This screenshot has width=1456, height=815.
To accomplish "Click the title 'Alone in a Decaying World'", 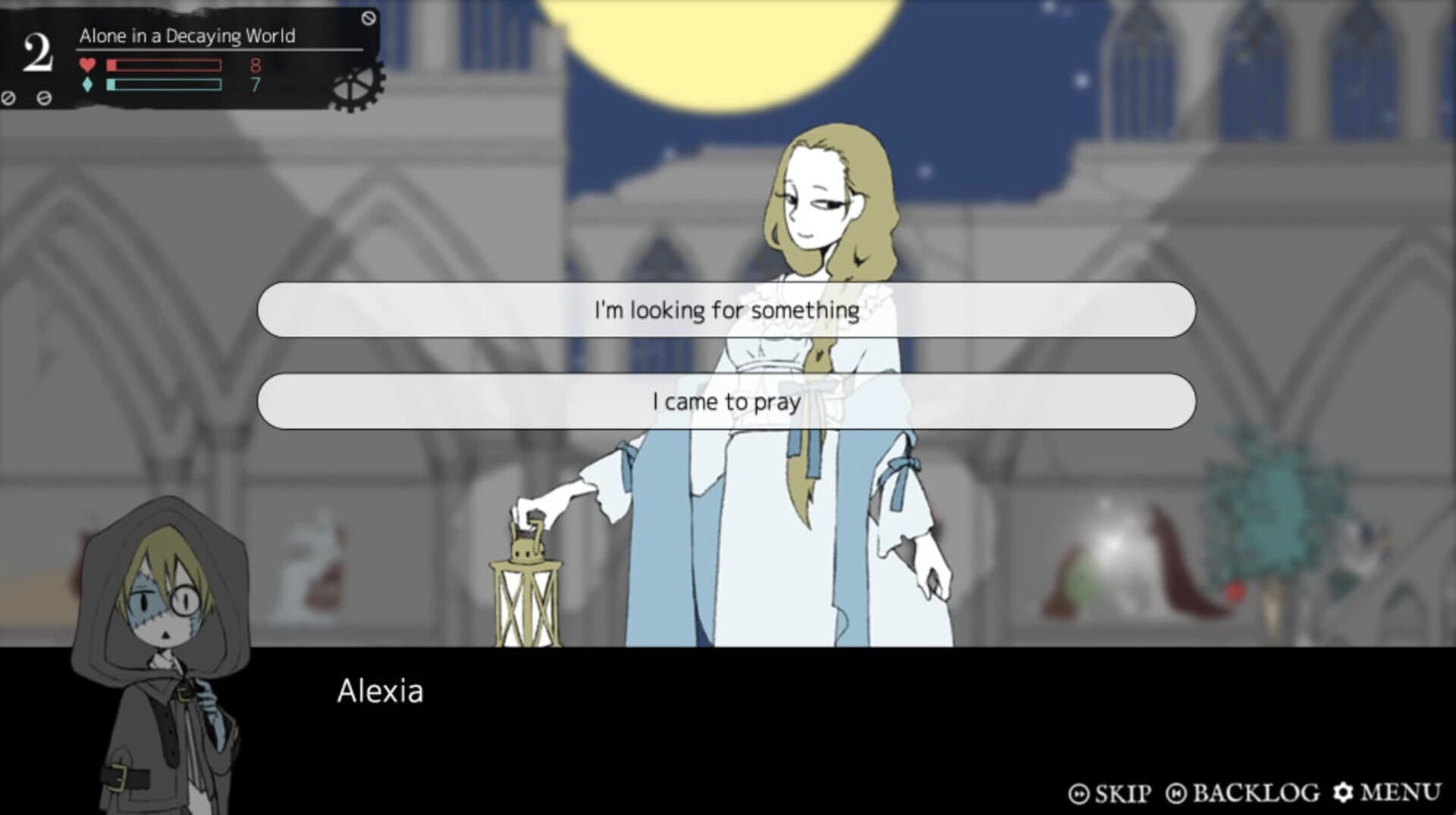I will click(x=188, y=34).
